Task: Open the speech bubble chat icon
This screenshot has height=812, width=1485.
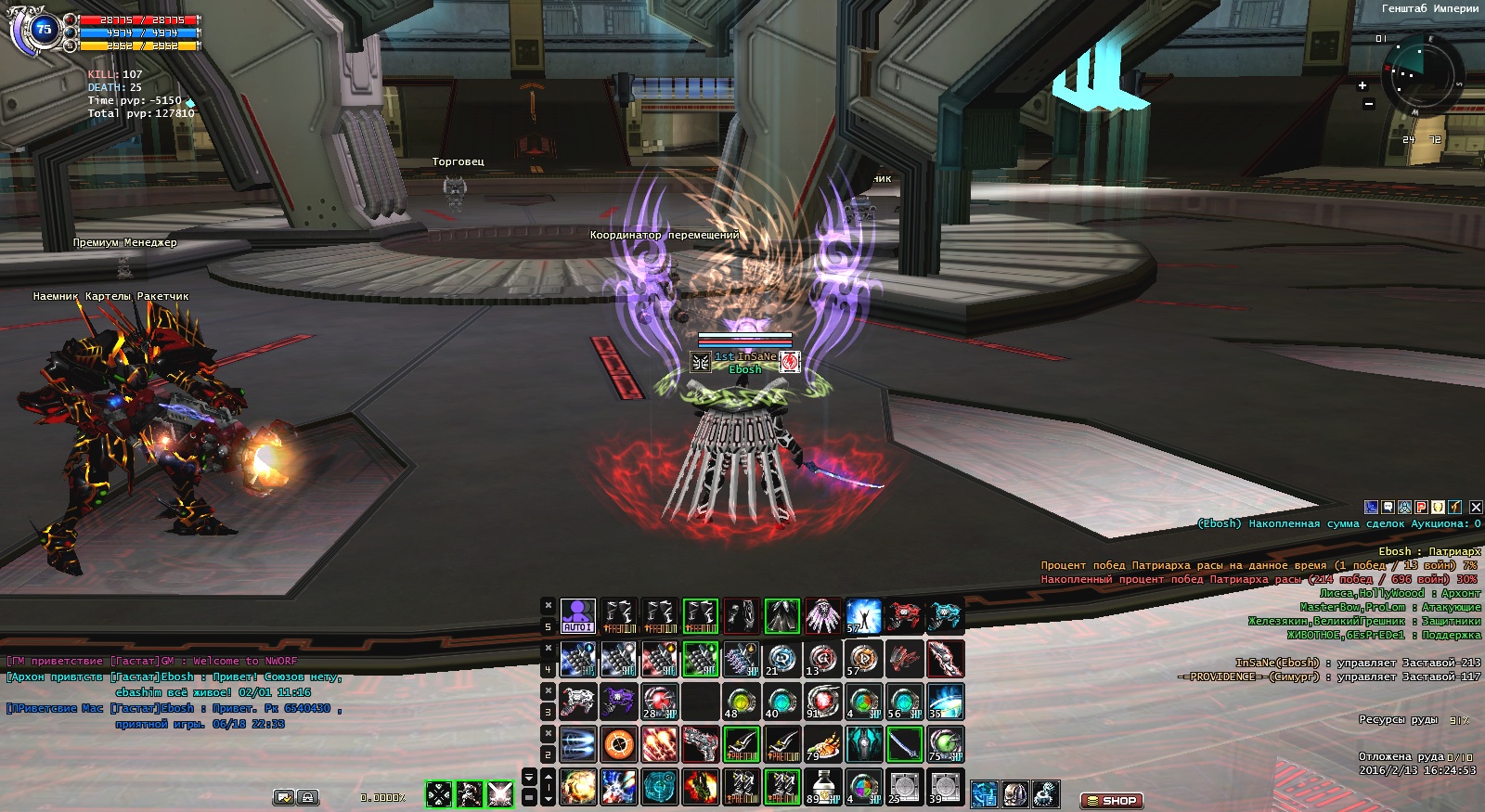Action: [1388, 507]
